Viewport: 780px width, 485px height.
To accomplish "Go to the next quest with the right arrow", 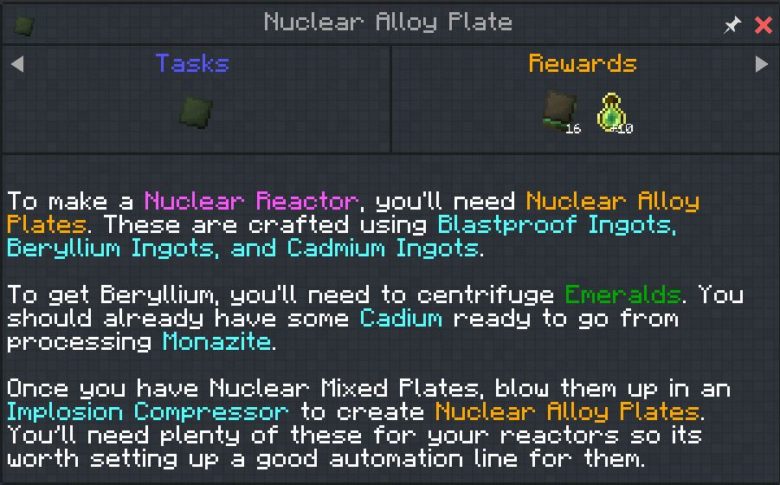I will point(762,64).
